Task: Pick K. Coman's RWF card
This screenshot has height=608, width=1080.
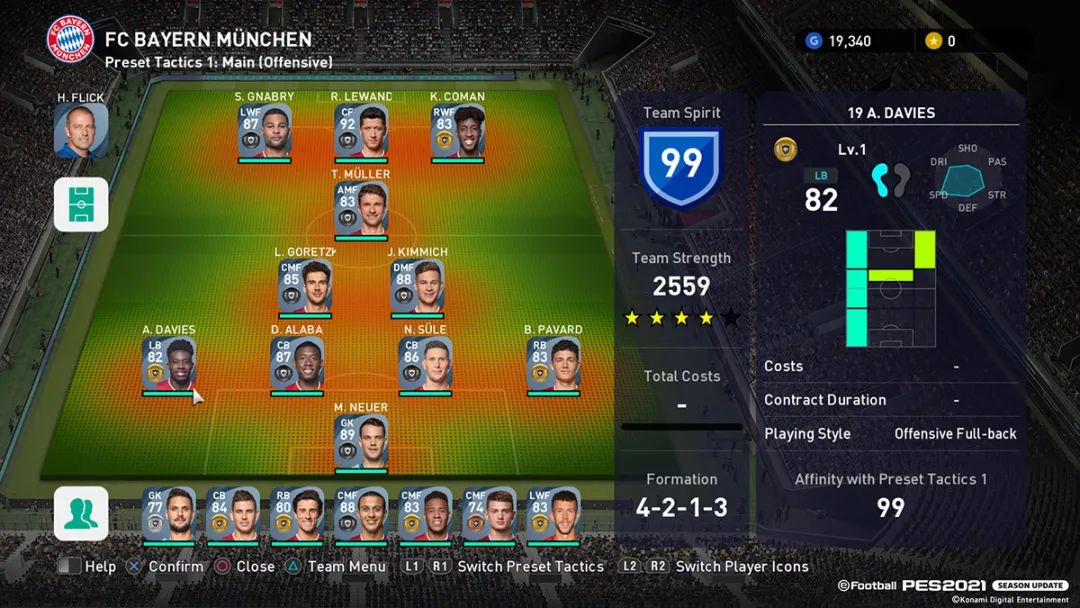Action: click(457, 131)
